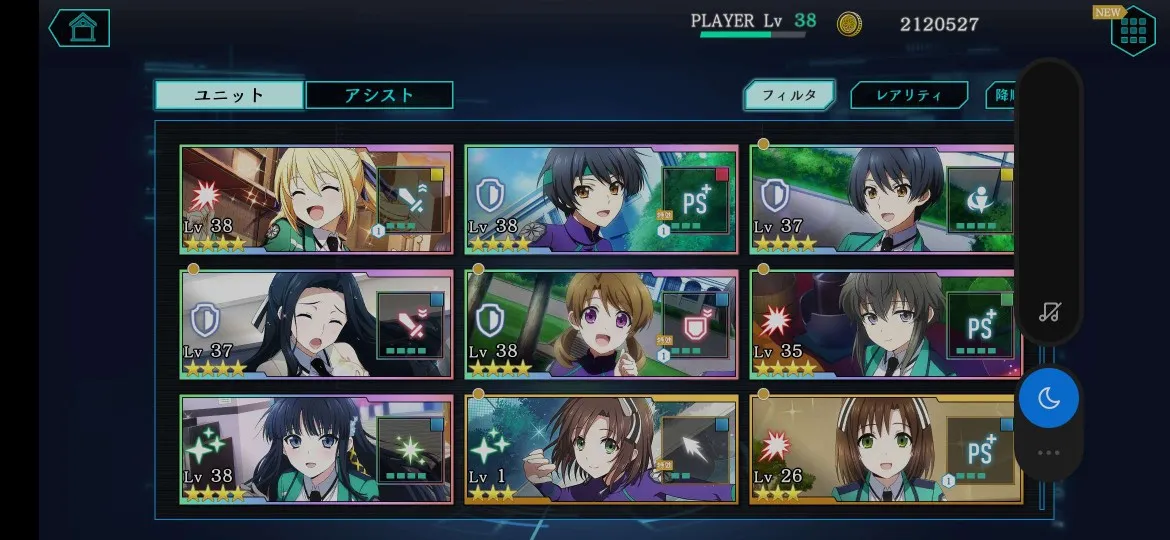Choose the Lv 37 unit with person skill icon
The image size is (1170, 540).
[x=882, y=199]
